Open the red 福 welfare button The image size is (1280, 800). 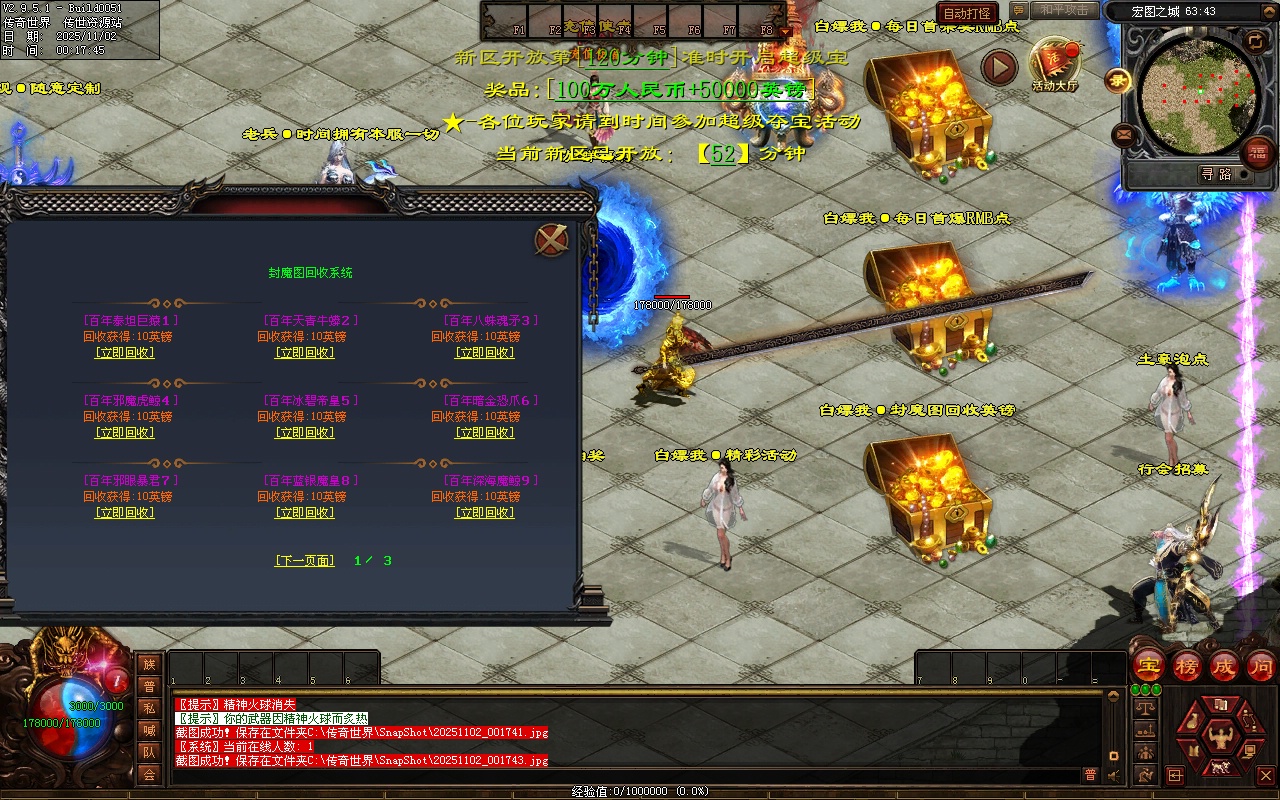[1257, 153]
